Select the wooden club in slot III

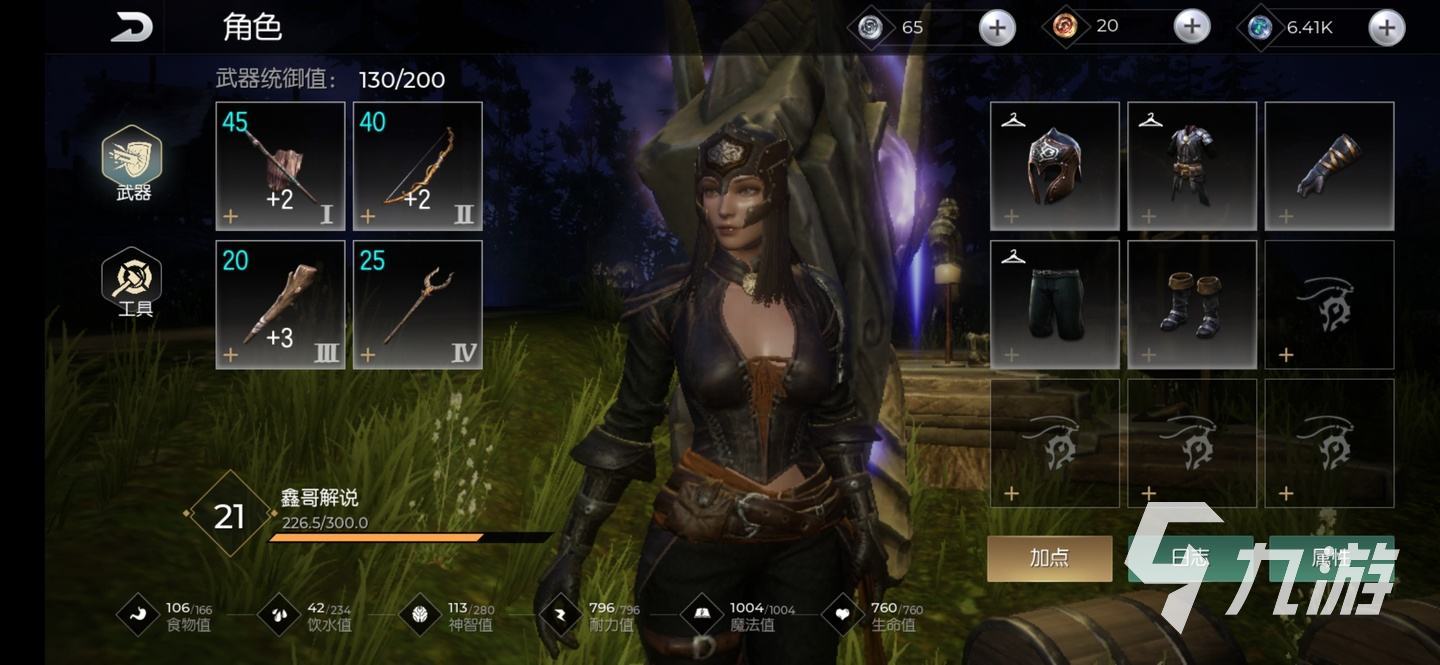[x=281, y=304]
